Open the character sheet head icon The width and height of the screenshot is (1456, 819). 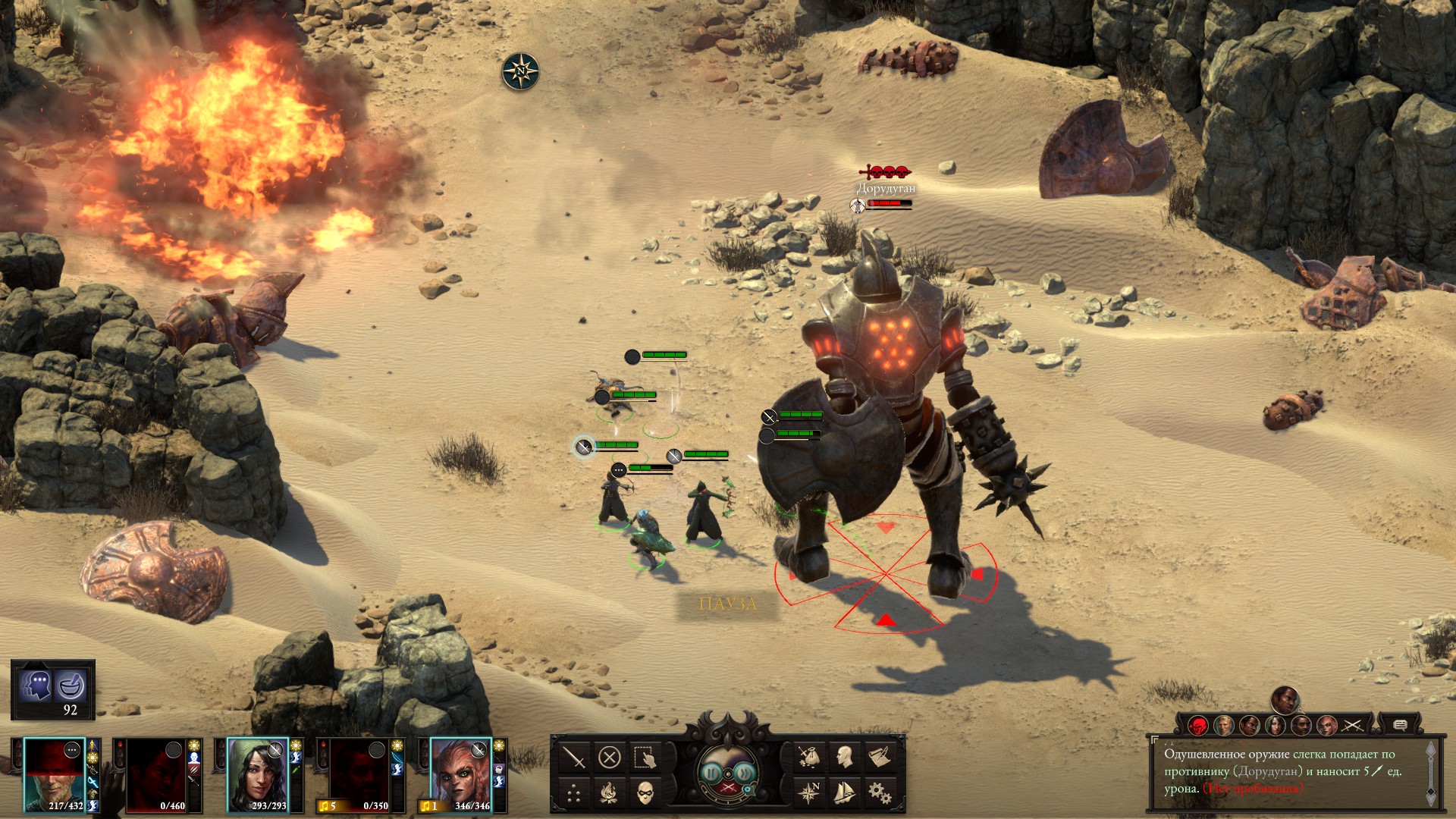coord(844,757)
